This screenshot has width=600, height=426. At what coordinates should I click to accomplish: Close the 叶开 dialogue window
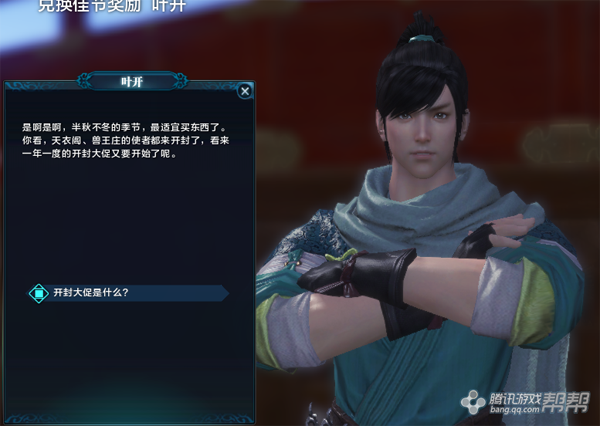pos(245,91)
